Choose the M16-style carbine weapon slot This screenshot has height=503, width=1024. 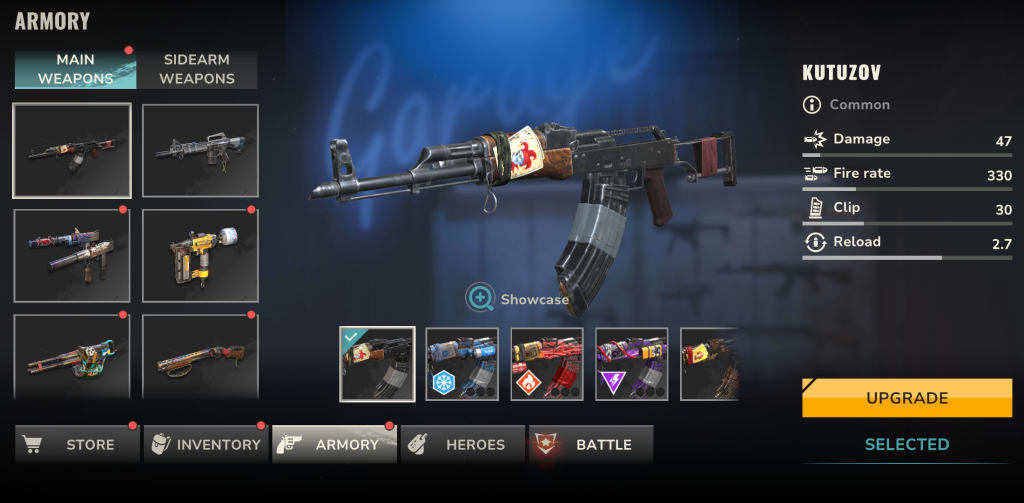click(x=200, y=150)
